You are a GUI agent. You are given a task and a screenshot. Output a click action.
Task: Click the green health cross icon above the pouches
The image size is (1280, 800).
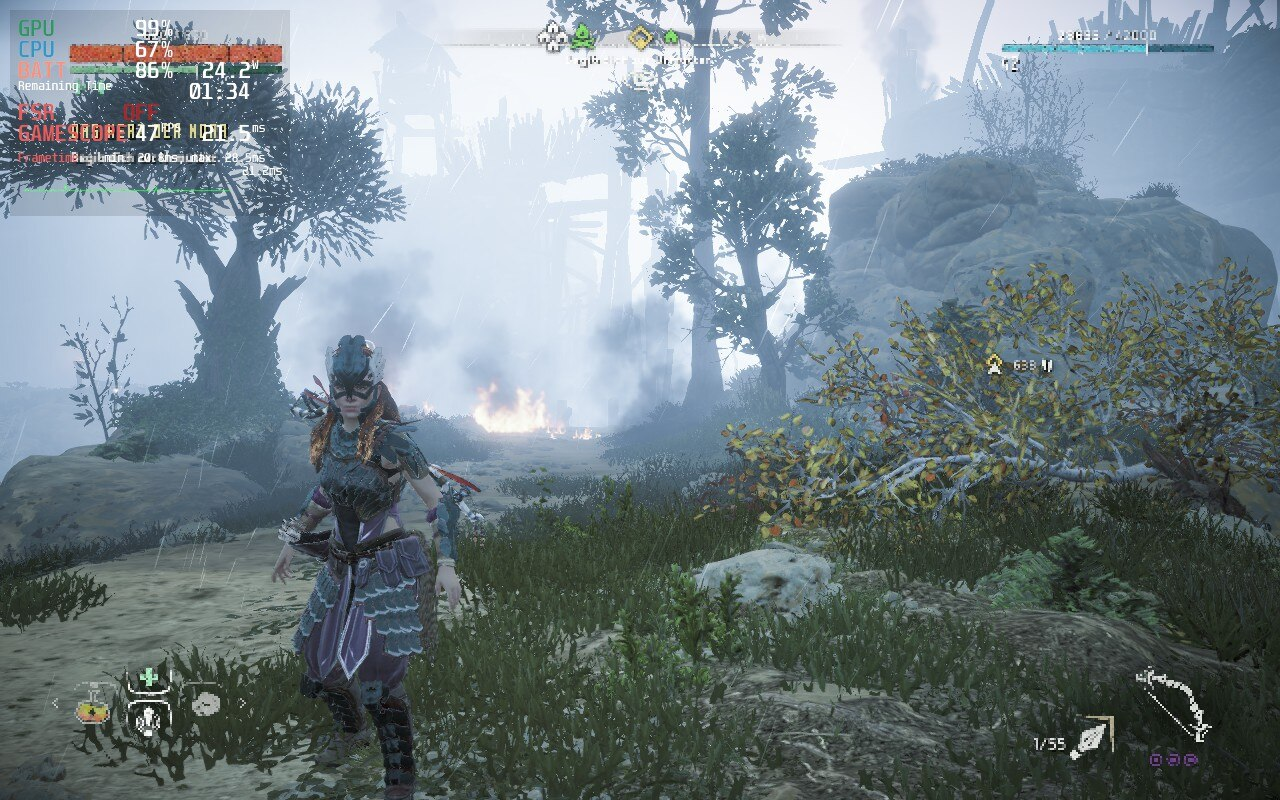[x=148, y=677]
